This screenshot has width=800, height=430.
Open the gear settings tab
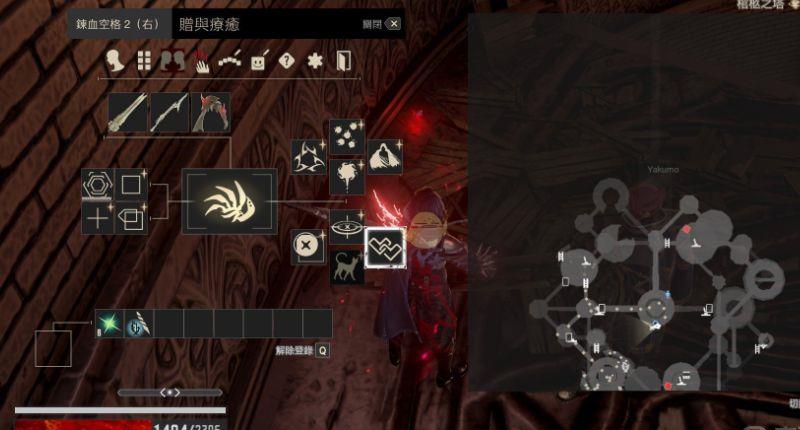click(x=315, y=61)
